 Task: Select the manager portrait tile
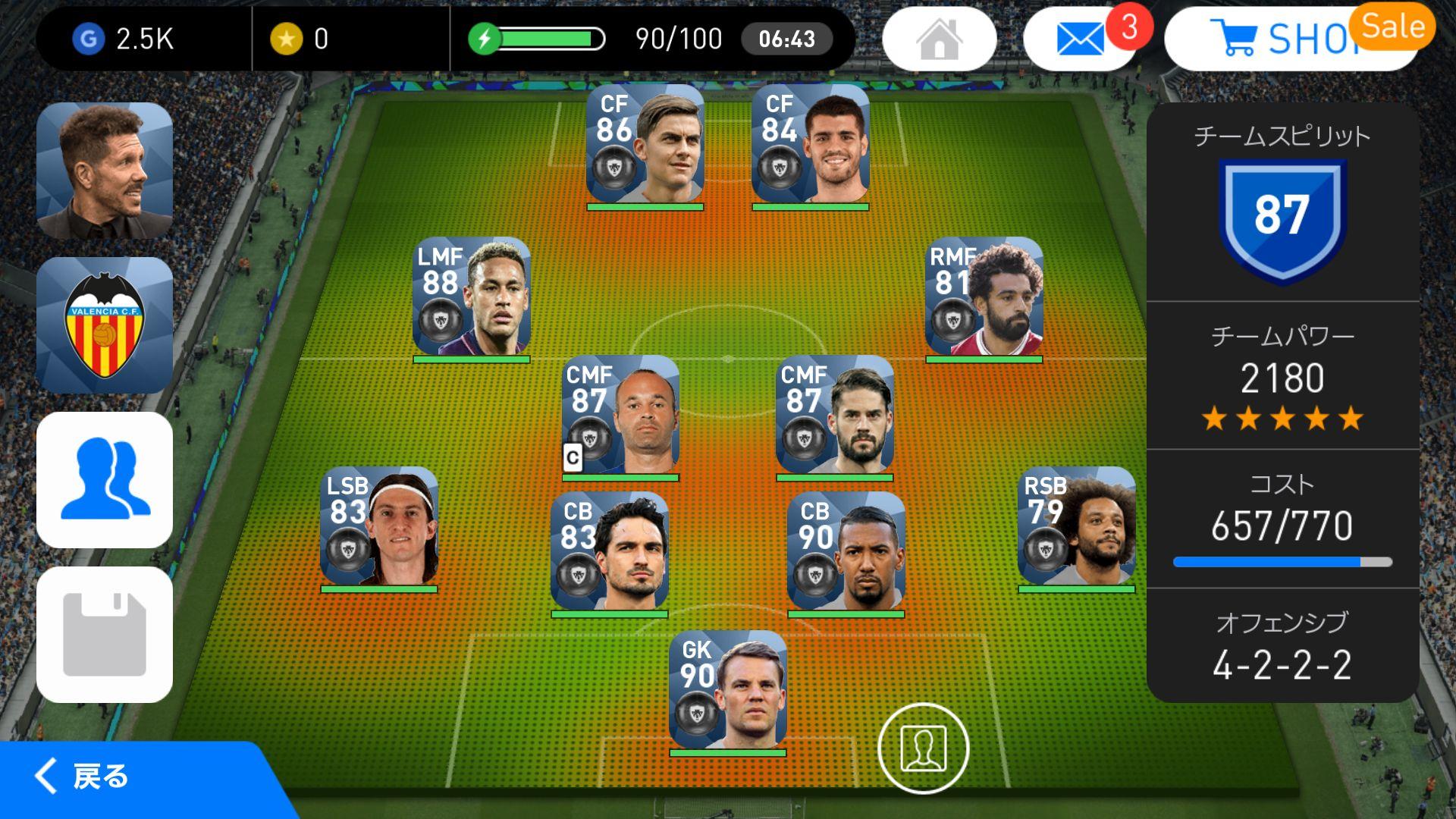click(x=105, y=171)
